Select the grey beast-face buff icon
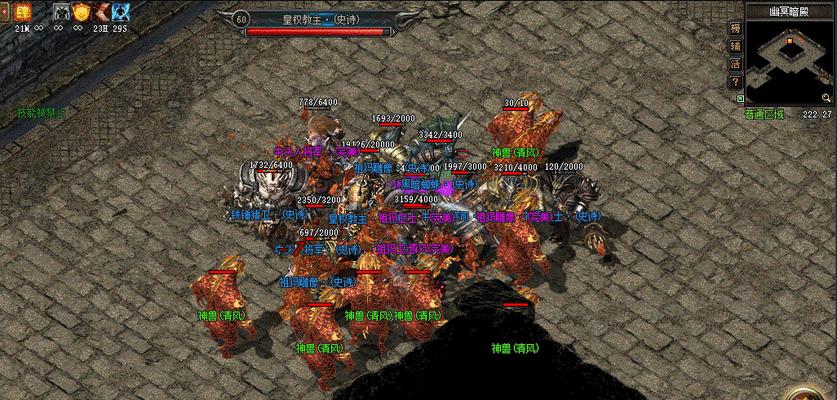Screen dimensions: 837x400 coord(60,12)
